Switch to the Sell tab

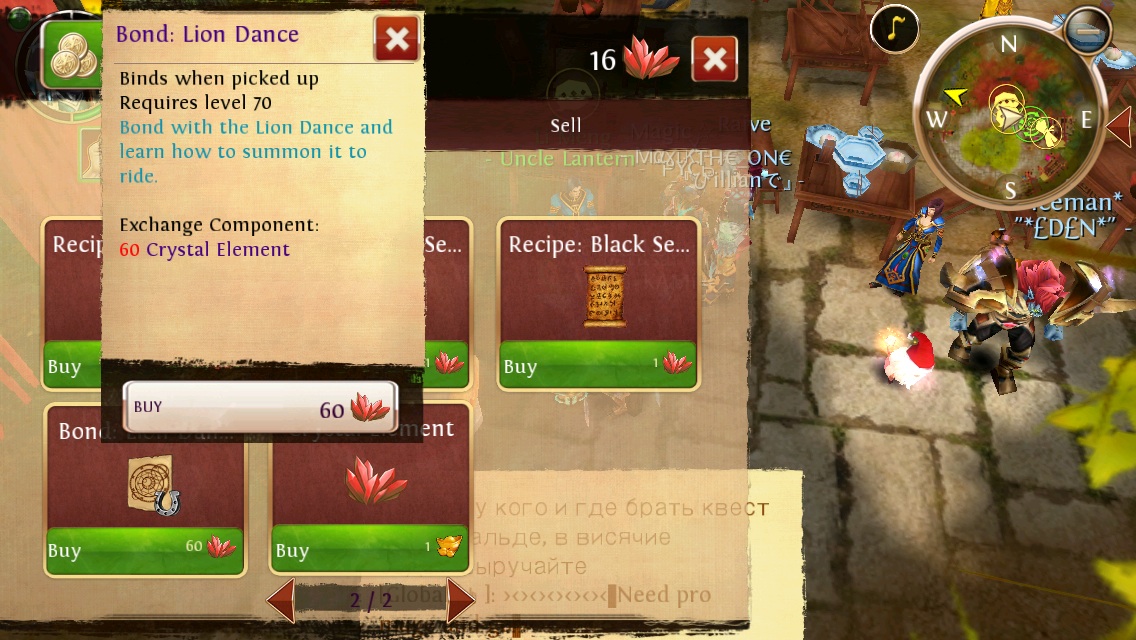coord(566,126)
